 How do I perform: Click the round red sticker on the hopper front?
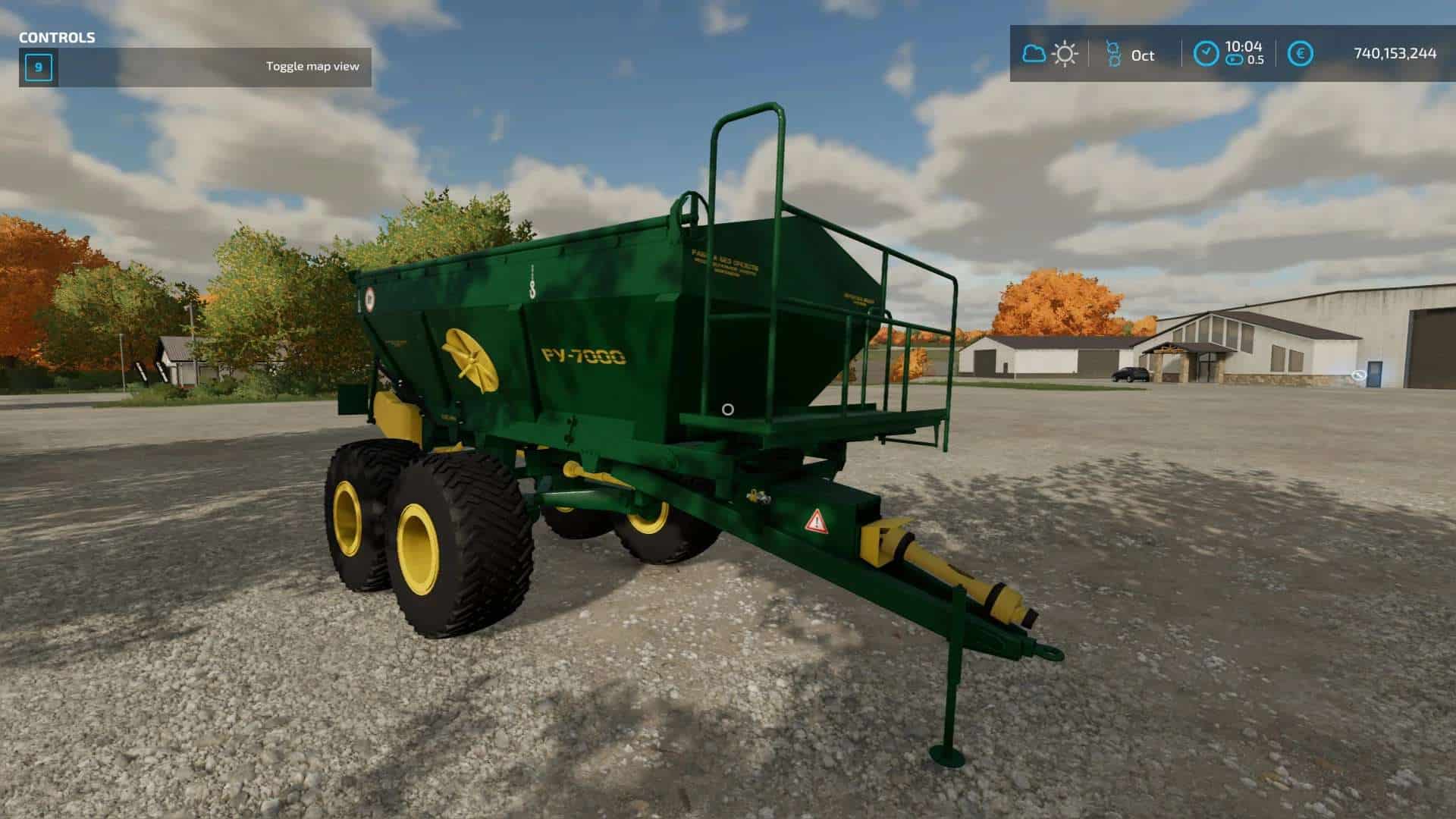coord(371,300)
